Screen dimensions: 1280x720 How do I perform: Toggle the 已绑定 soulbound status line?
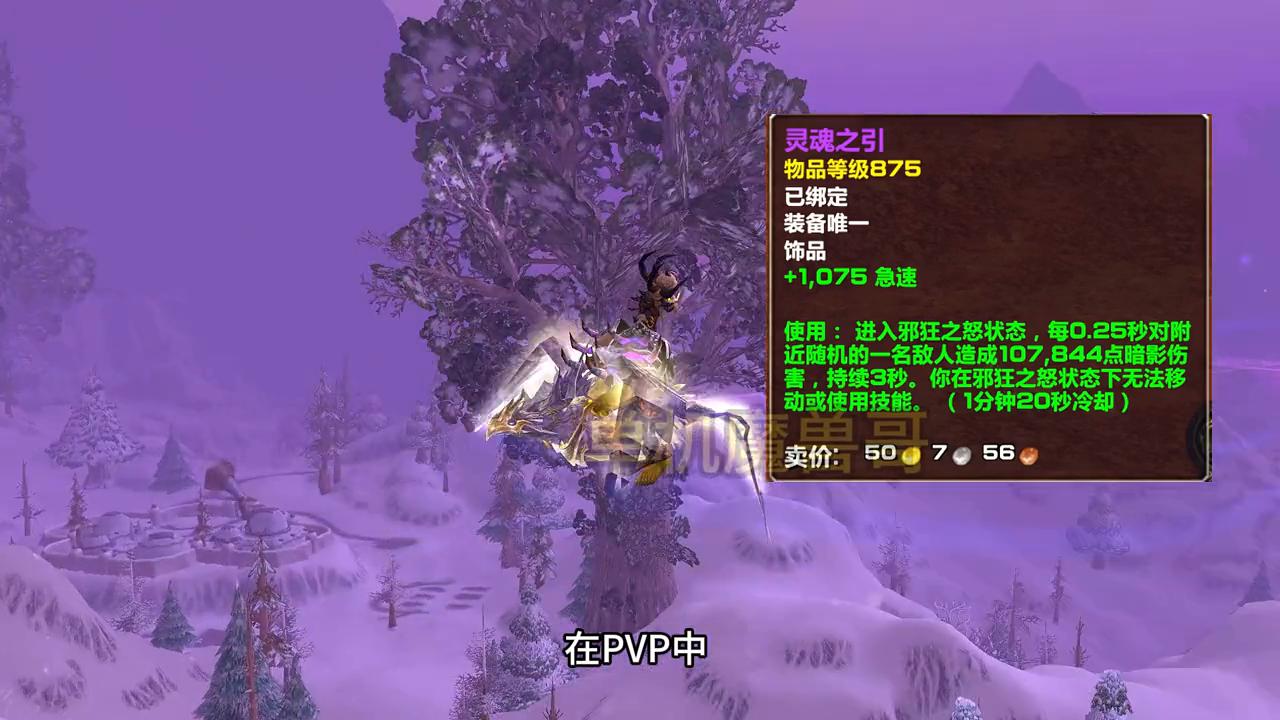click(x=815, y=198)
